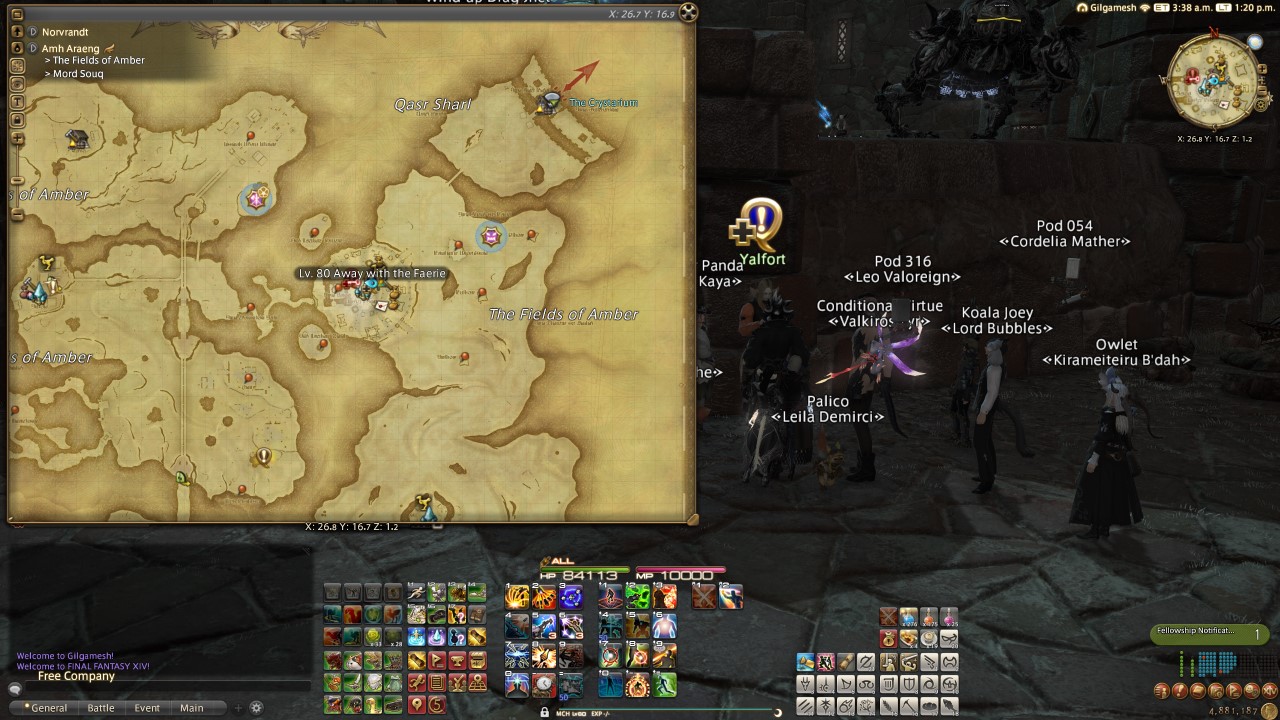Open the flag icon near the gil counter
Screen dimensions: 1280x720
coord(1234,691)
